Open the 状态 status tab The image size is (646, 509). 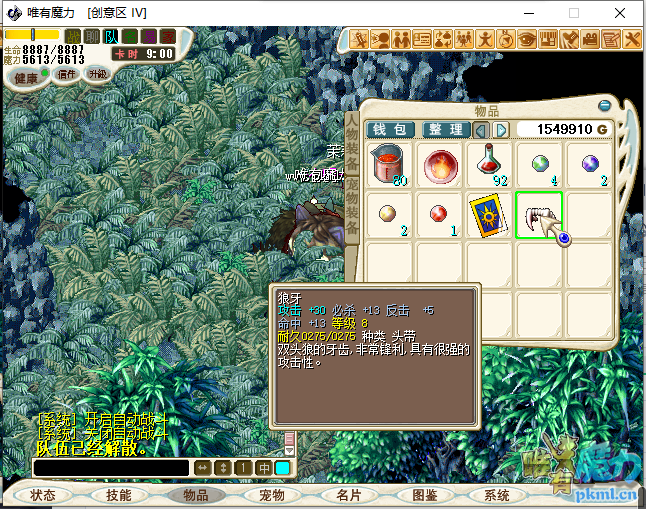point(43,495)
